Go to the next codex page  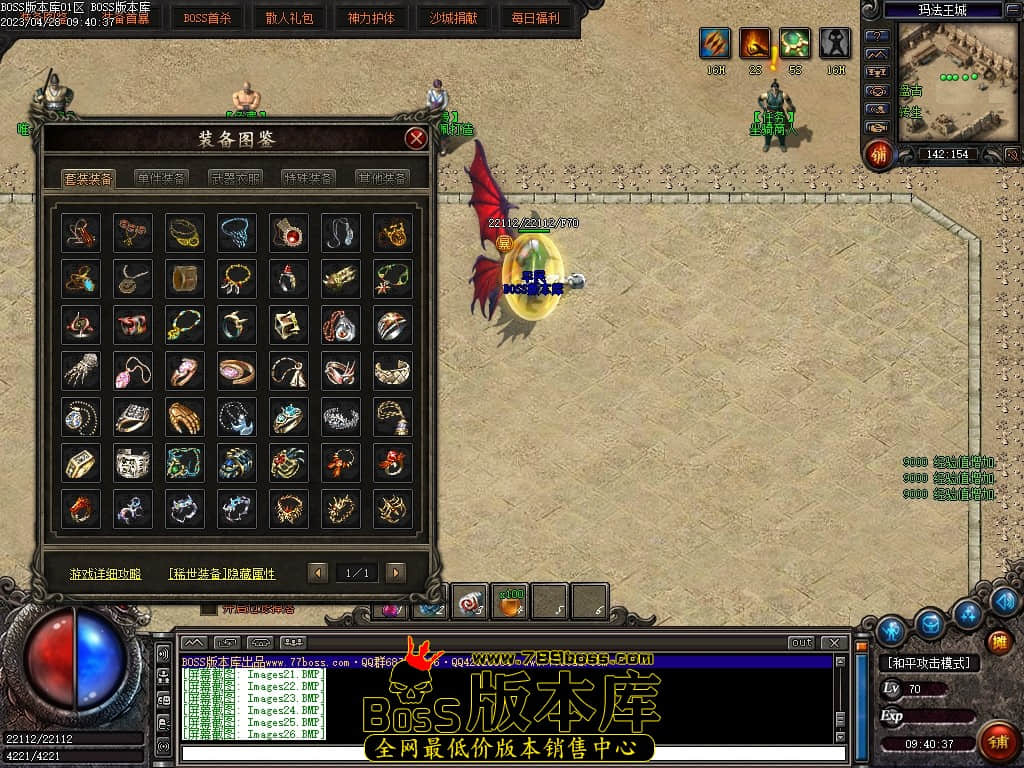click(396, 573)
